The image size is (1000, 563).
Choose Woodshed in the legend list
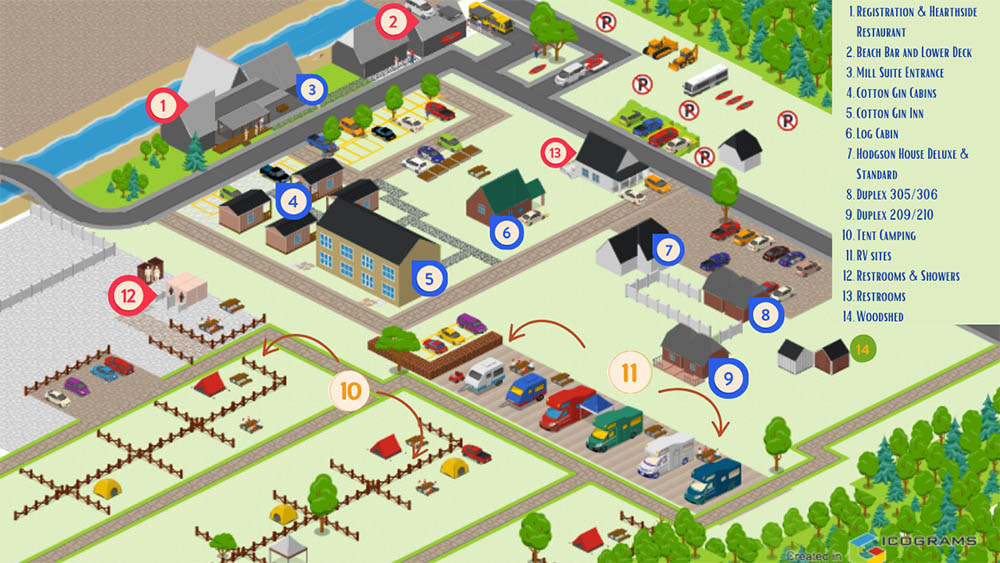click(881, 317)
